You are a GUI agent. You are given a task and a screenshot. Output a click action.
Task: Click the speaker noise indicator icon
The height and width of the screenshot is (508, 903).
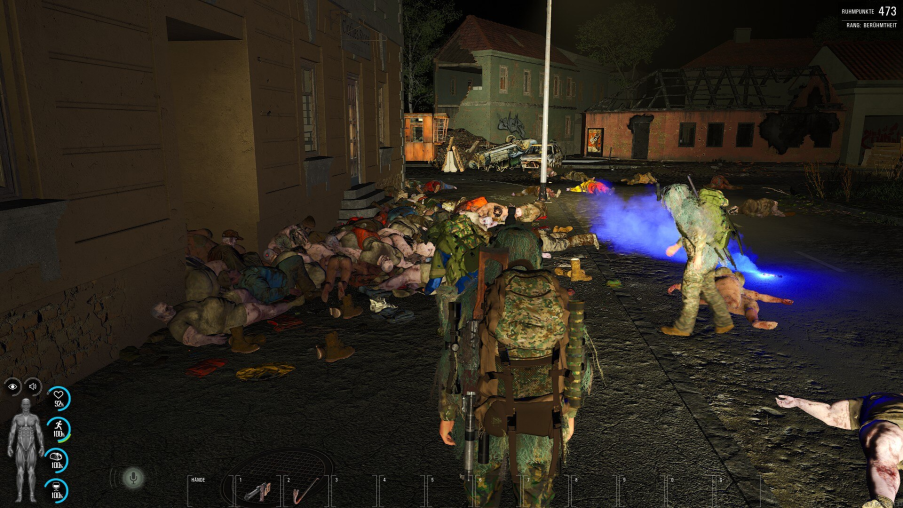coord(32,386)
